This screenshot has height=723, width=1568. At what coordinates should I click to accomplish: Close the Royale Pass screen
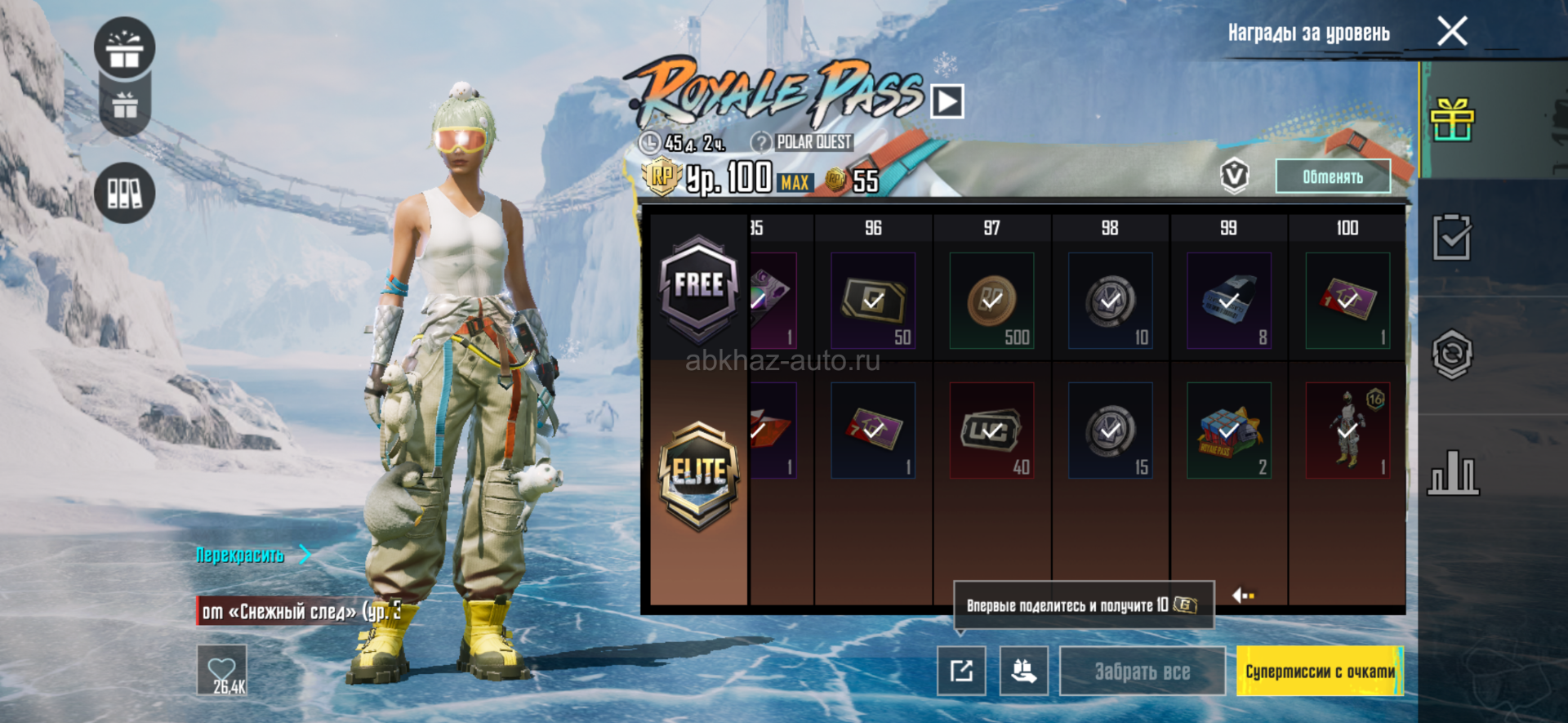[1452, 32]
